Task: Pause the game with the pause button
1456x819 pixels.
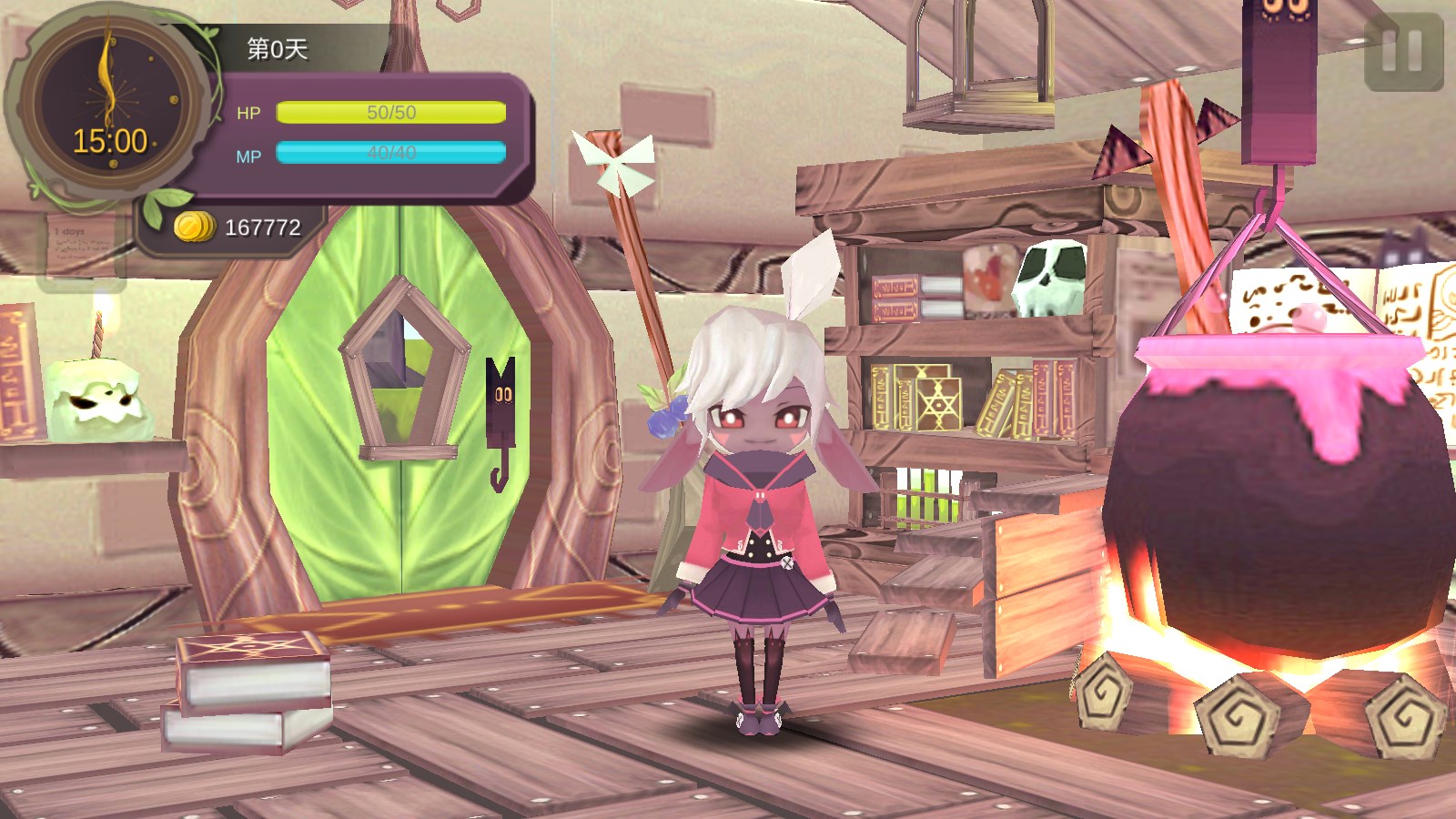Action: 1402,51
